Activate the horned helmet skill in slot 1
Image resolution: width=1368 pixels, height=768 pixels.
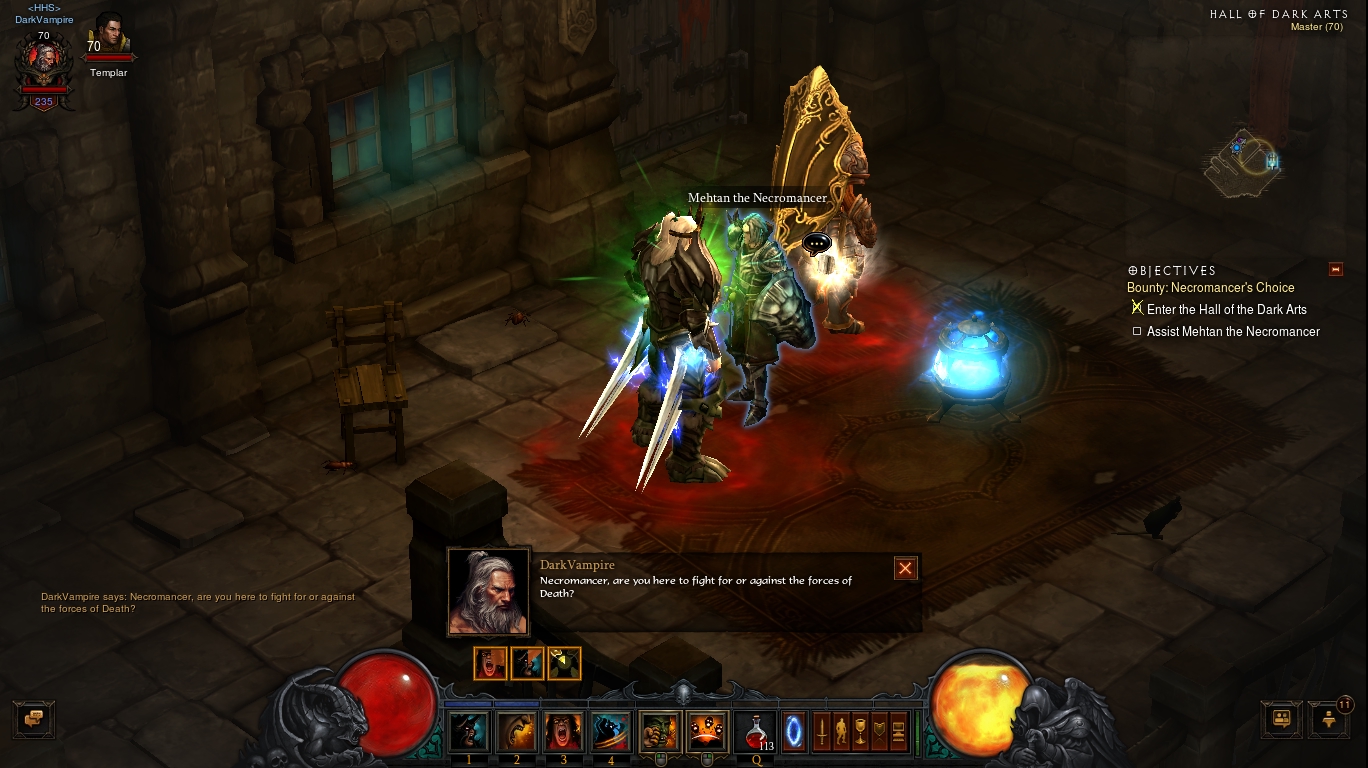pyautogui.click(x=468, y=731)
